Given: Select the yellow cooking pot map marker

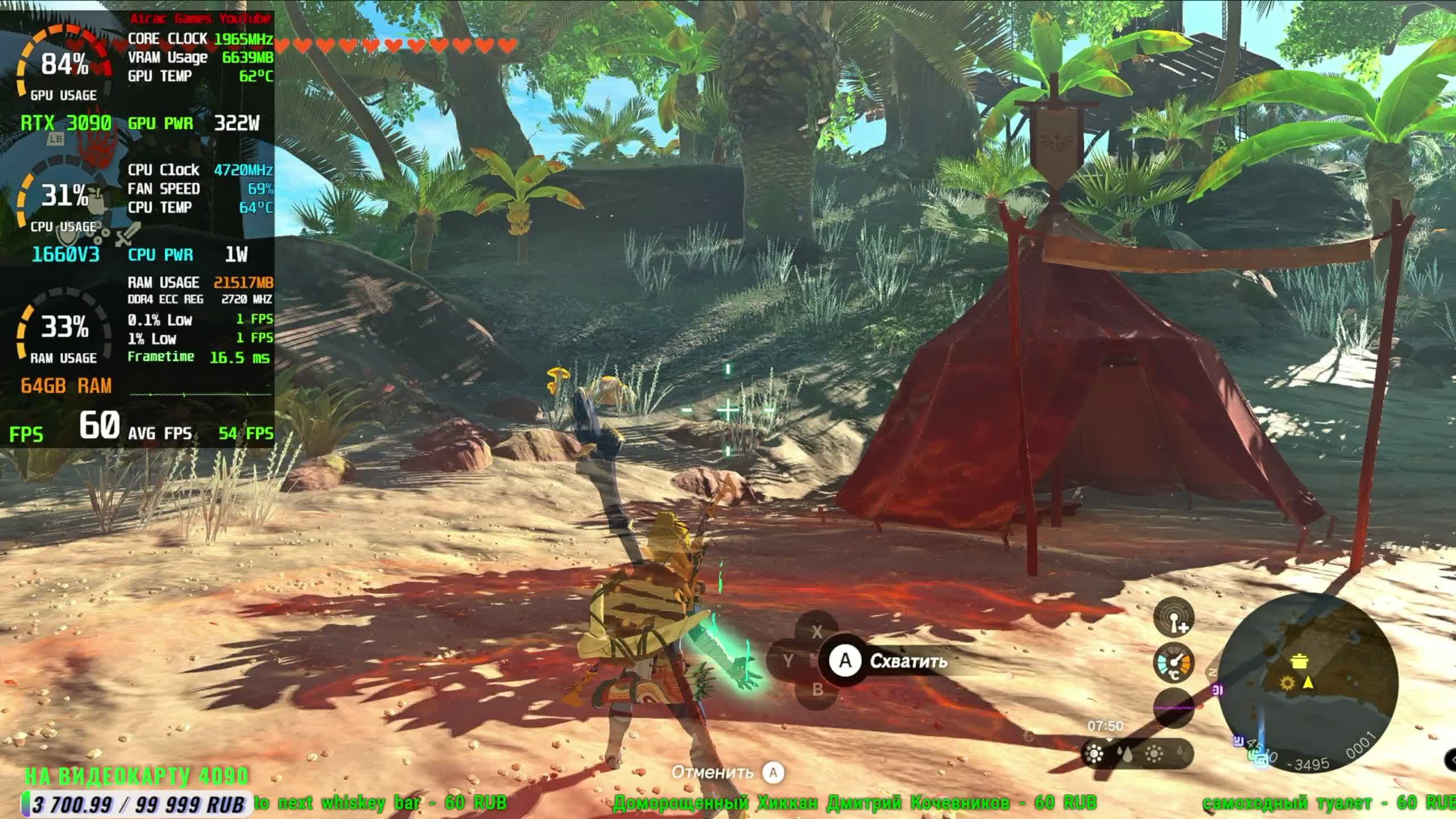Looking at the screenshot, I should pyautogui.click(x=1297, y=661).
